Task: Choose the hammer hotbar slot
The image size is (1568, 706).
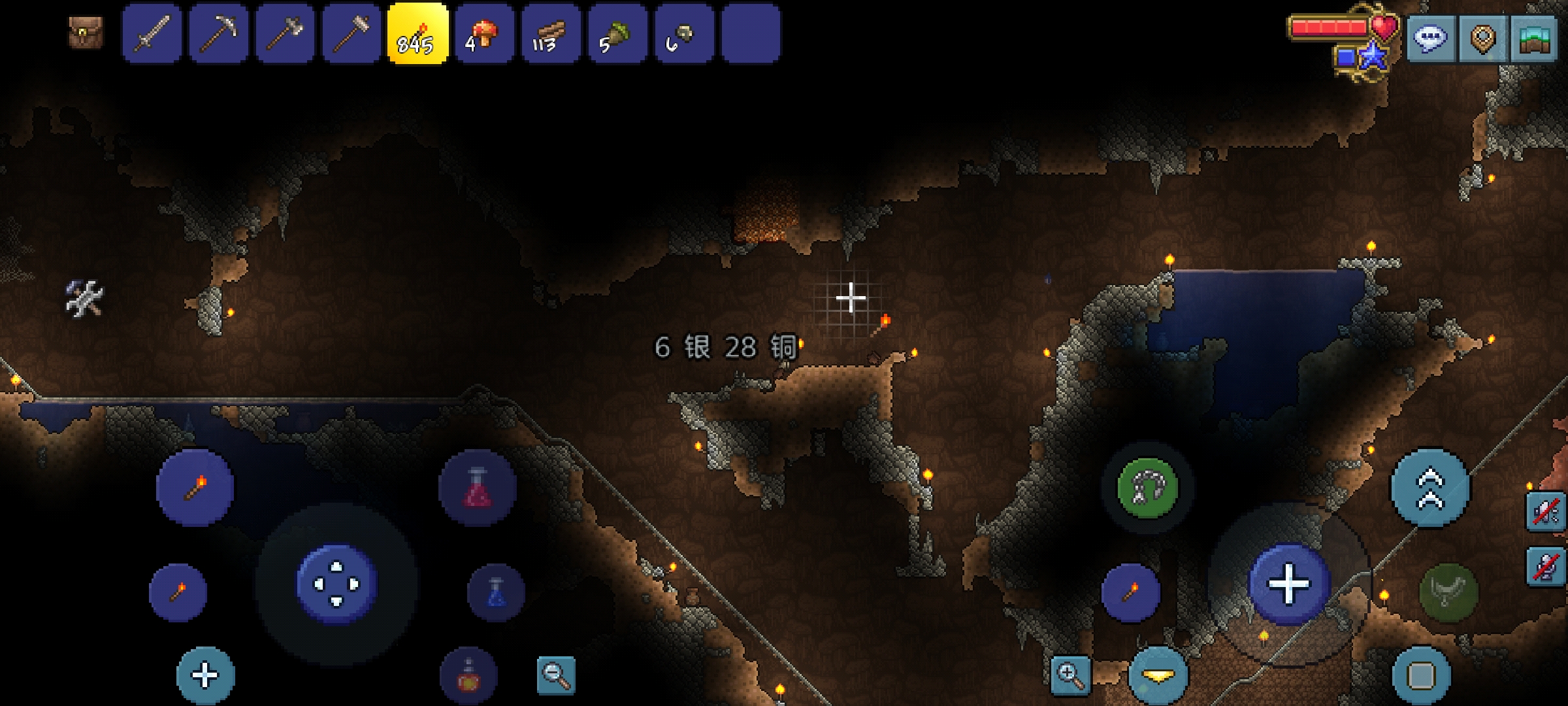Action: click(351, 33)
